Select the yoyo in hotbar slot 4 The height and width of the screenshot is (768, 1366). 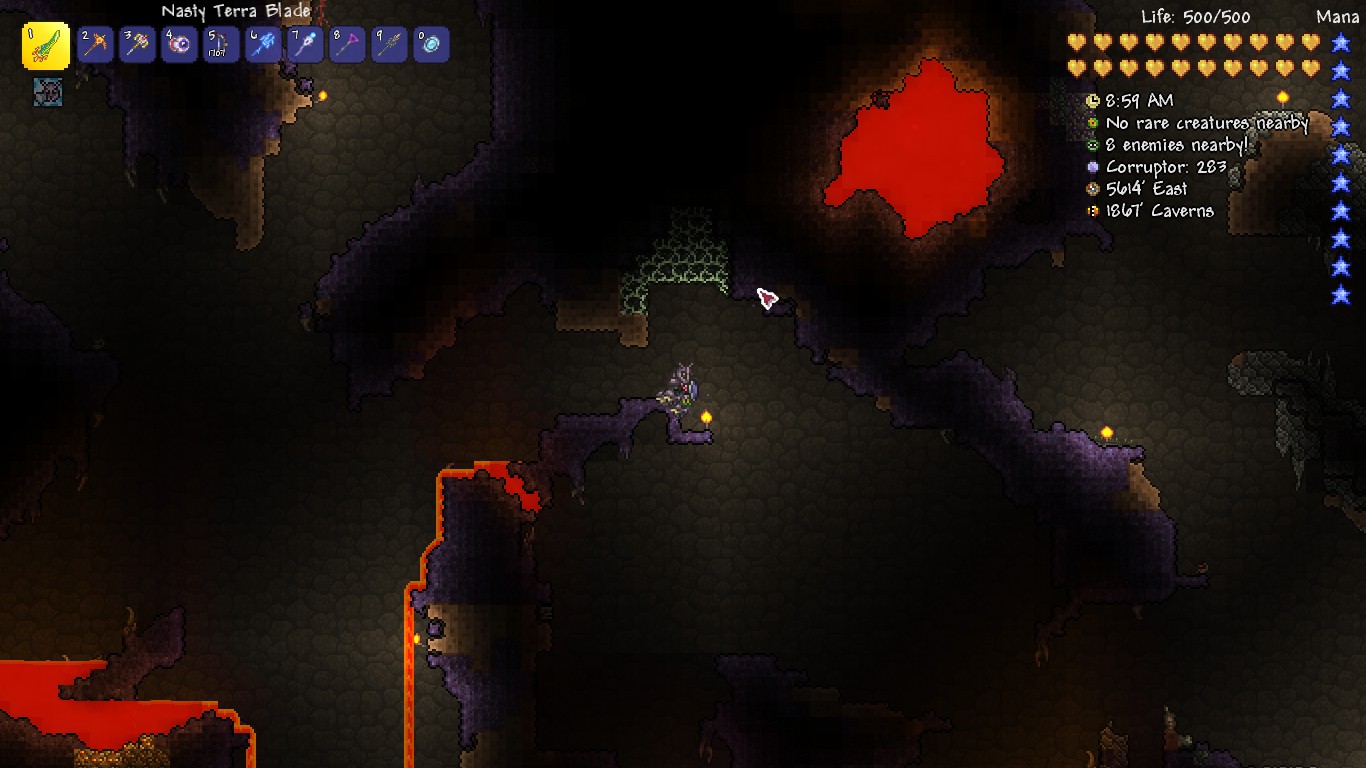tap(180, 44)
